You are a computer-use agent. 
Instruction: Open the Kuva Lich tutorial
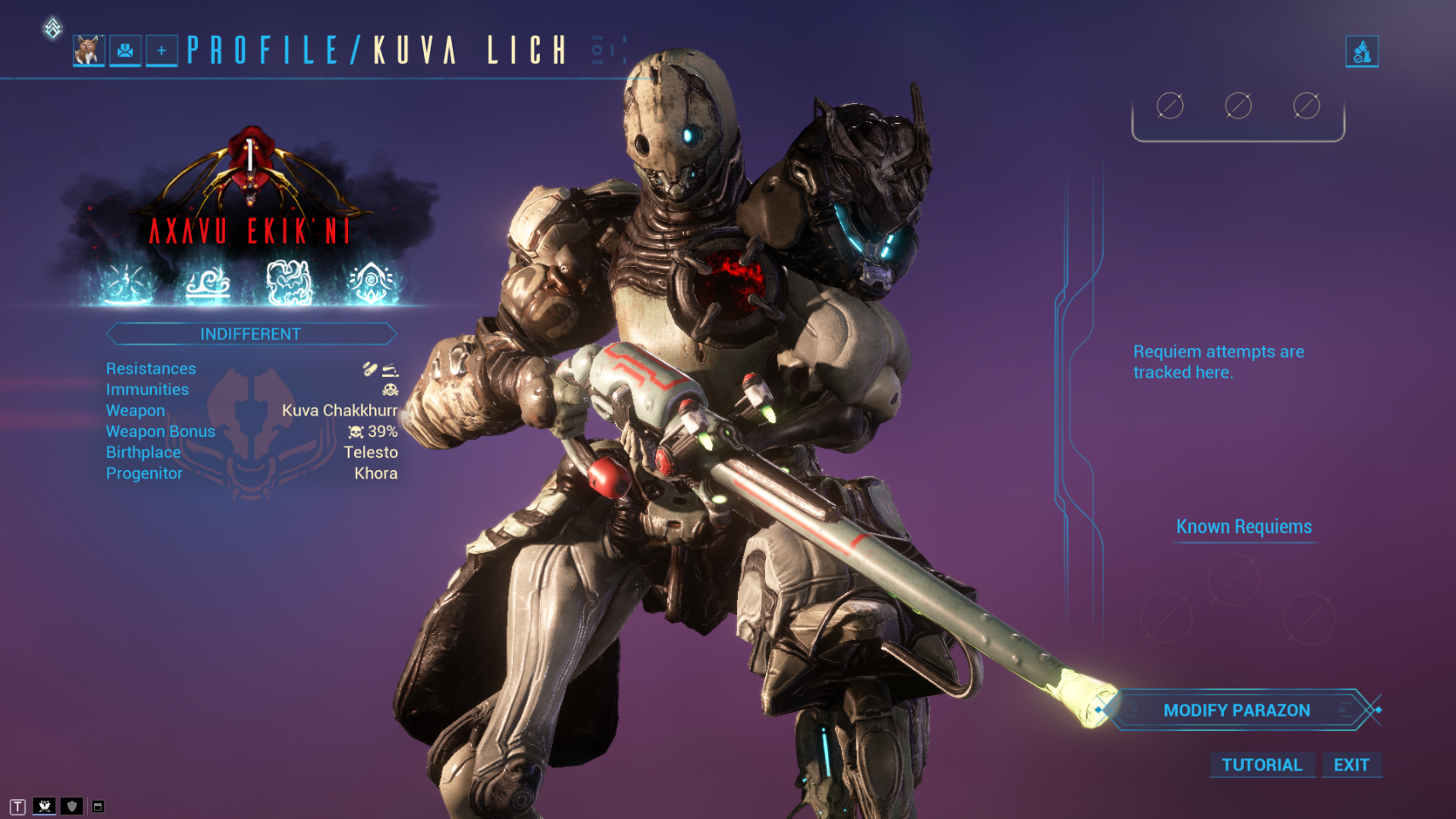click(1262, 764)
